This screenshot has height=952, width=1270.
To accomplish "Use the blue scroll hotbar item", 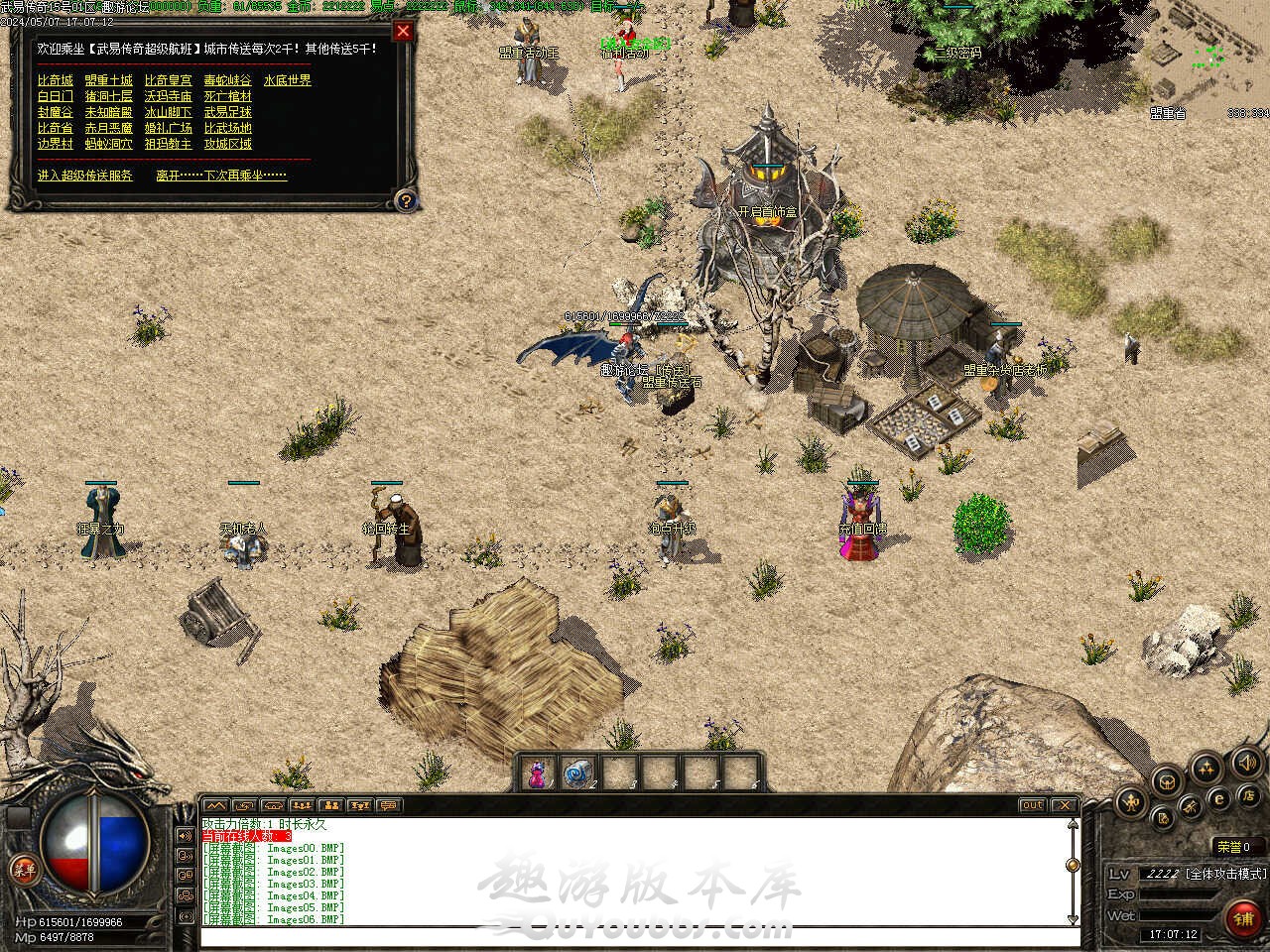I will click(576, 773).
